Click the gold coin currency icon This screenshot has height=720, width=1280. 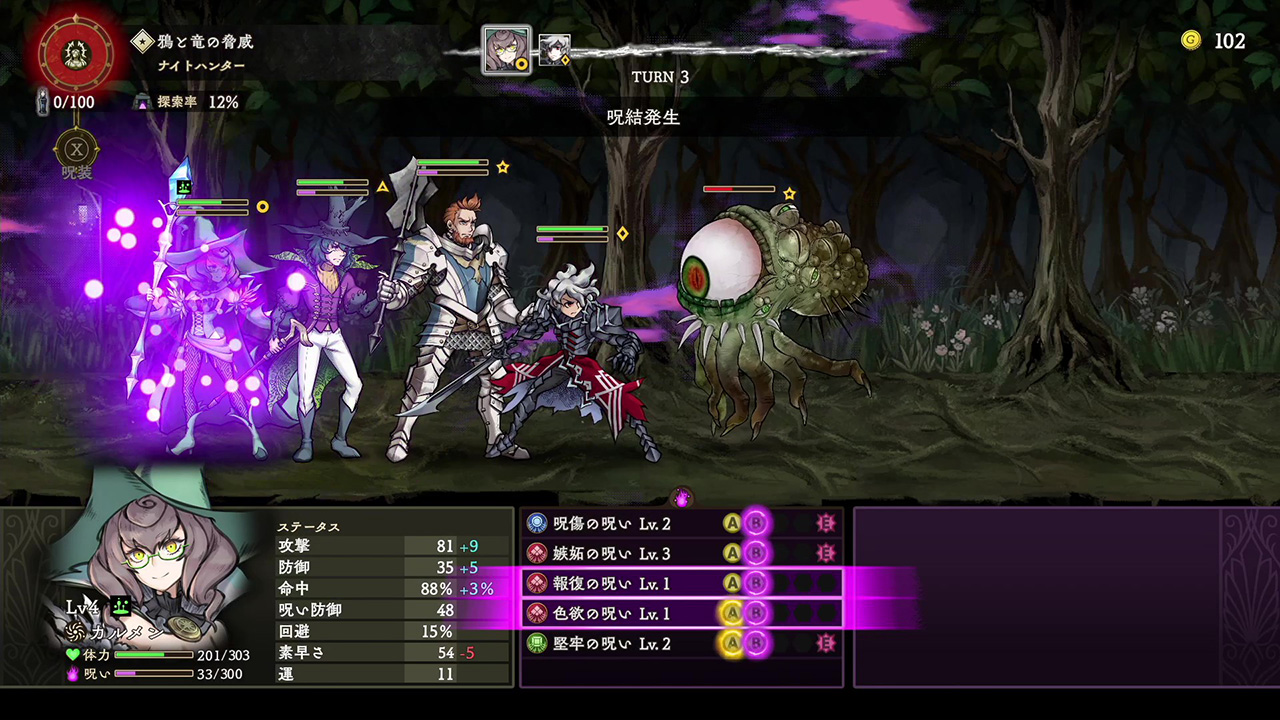tap(1190, 40)
